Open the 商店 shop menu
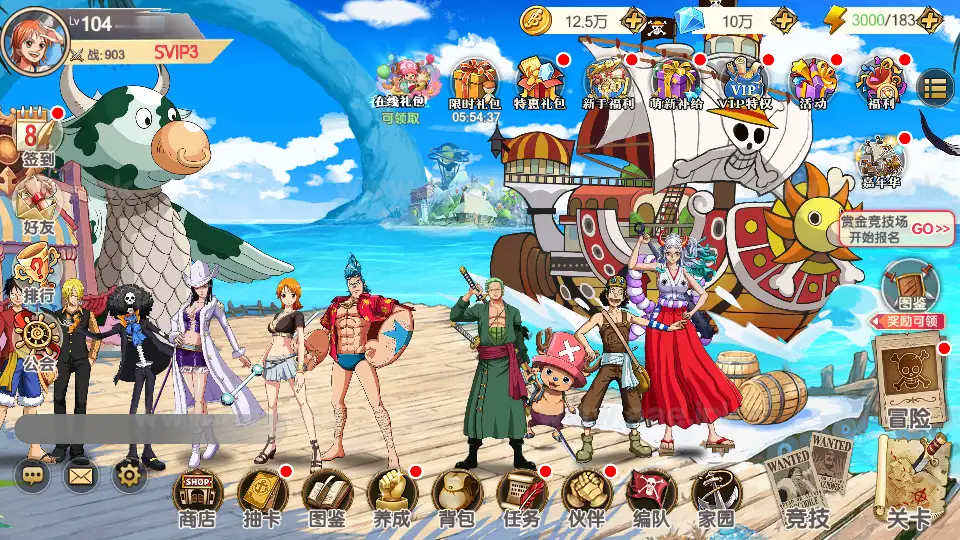The width and height of the screenshot is (960, 540). 197,495
